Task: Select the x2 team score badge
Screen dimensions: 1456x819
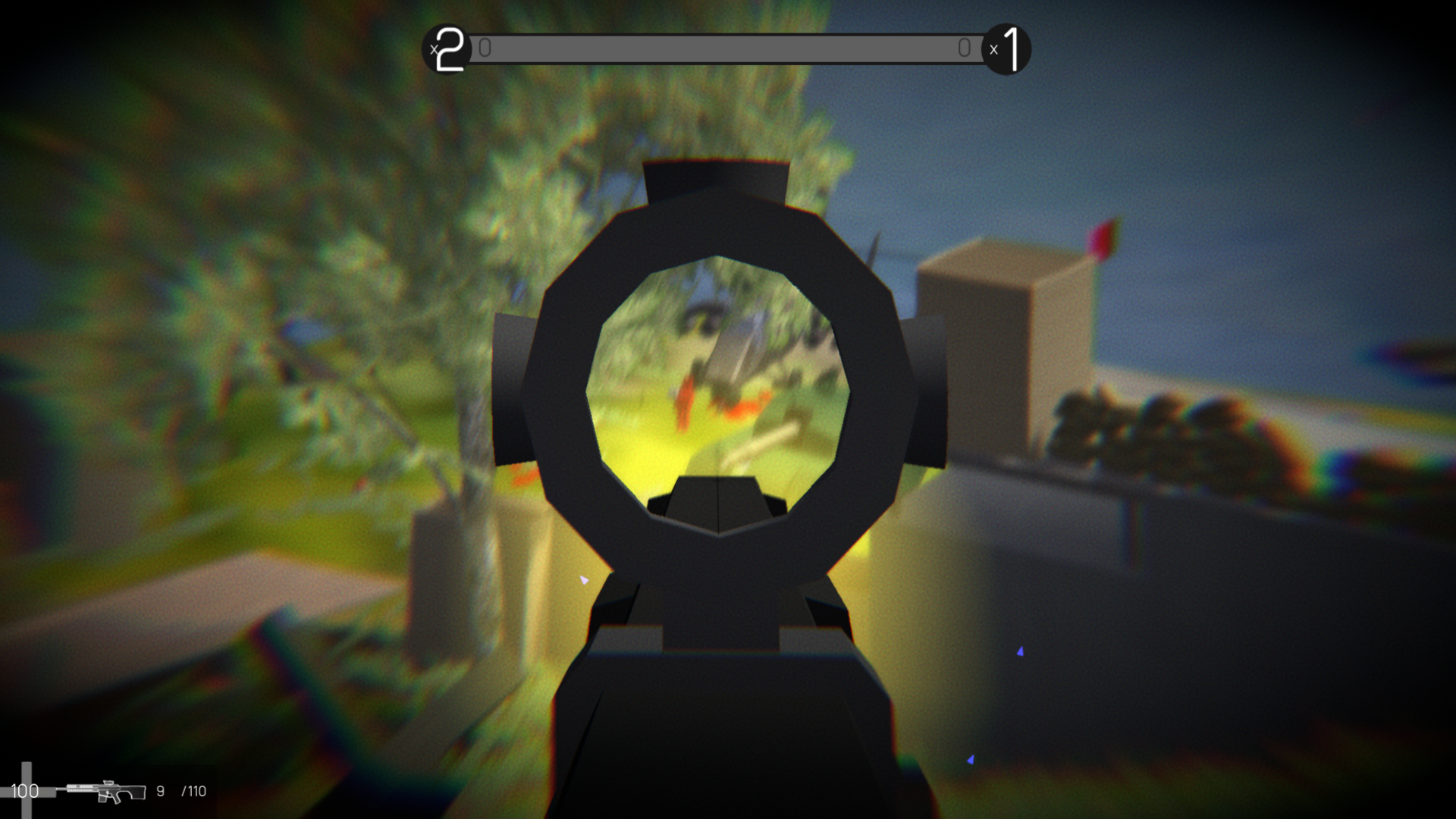Action: pos(447,49)
